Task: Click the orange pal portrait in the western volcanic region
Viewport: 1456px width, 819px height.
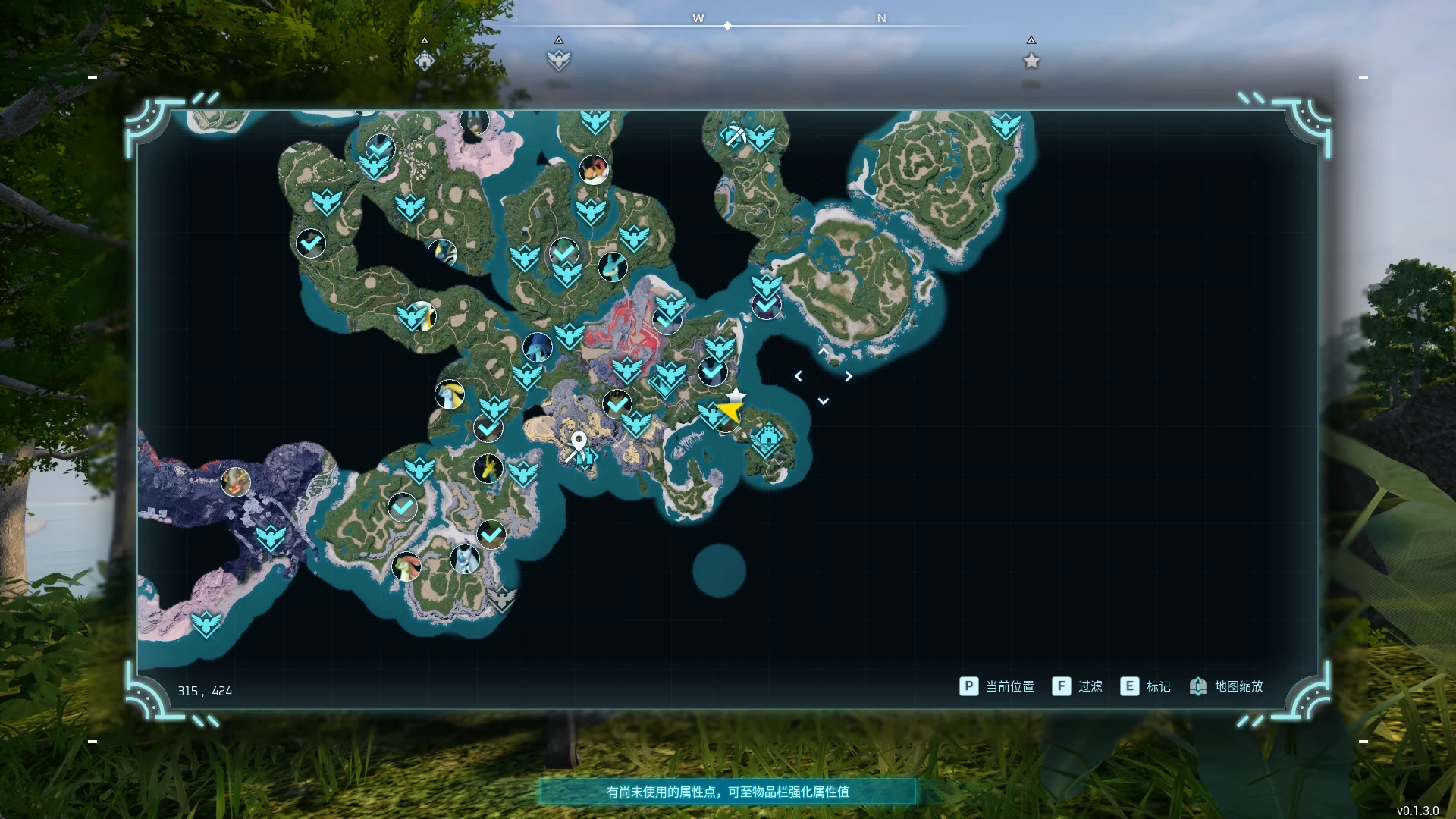Action: coord(235,480)
